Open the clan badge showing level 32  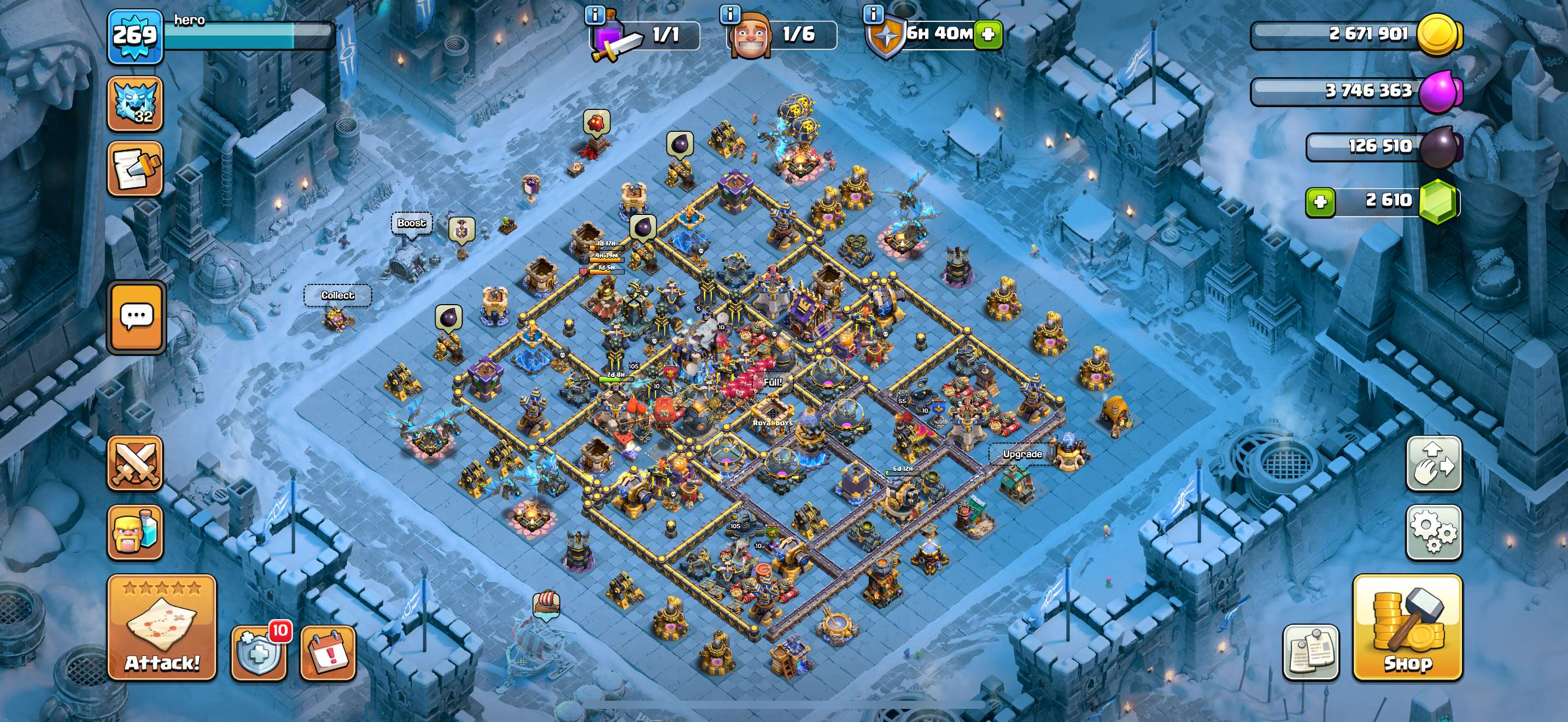[135, 103]
